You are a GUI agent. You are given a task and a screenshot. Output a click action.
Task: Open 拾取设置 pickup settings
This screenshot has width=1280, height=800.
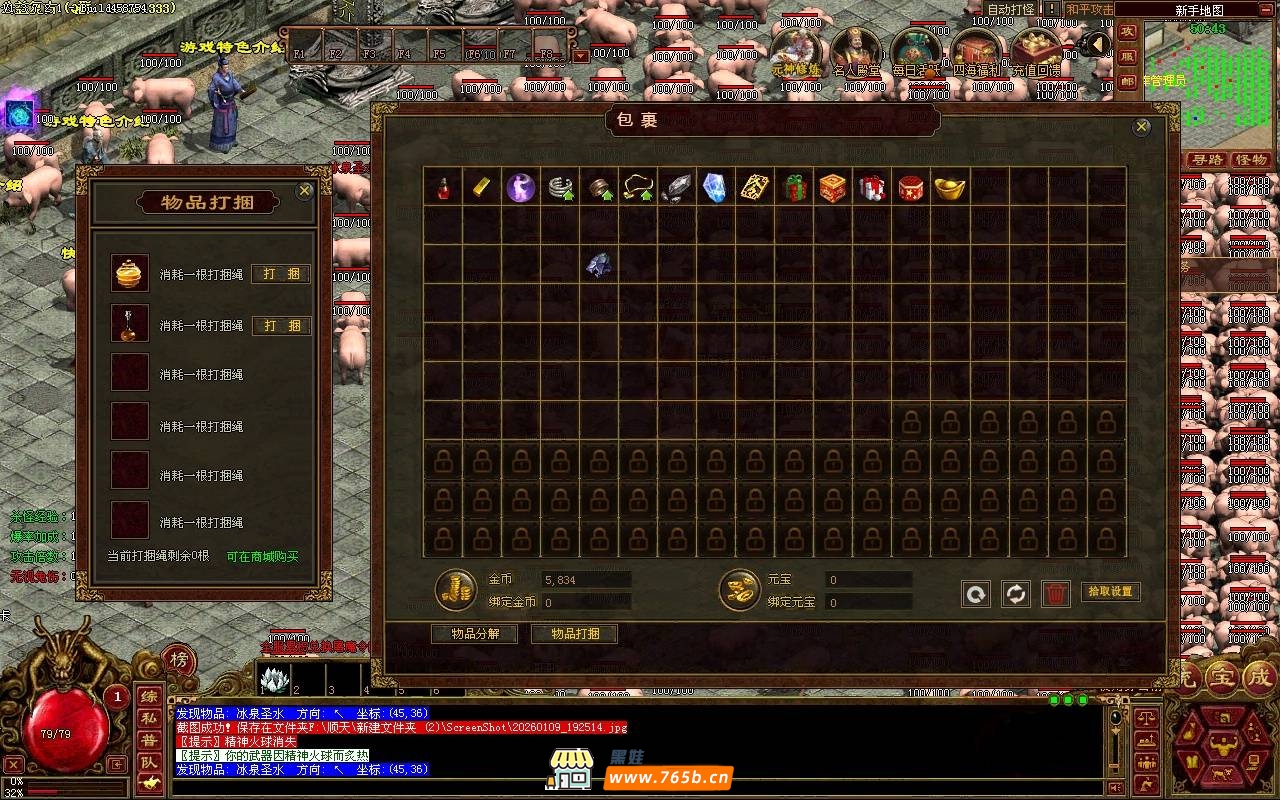(1110, 592)
